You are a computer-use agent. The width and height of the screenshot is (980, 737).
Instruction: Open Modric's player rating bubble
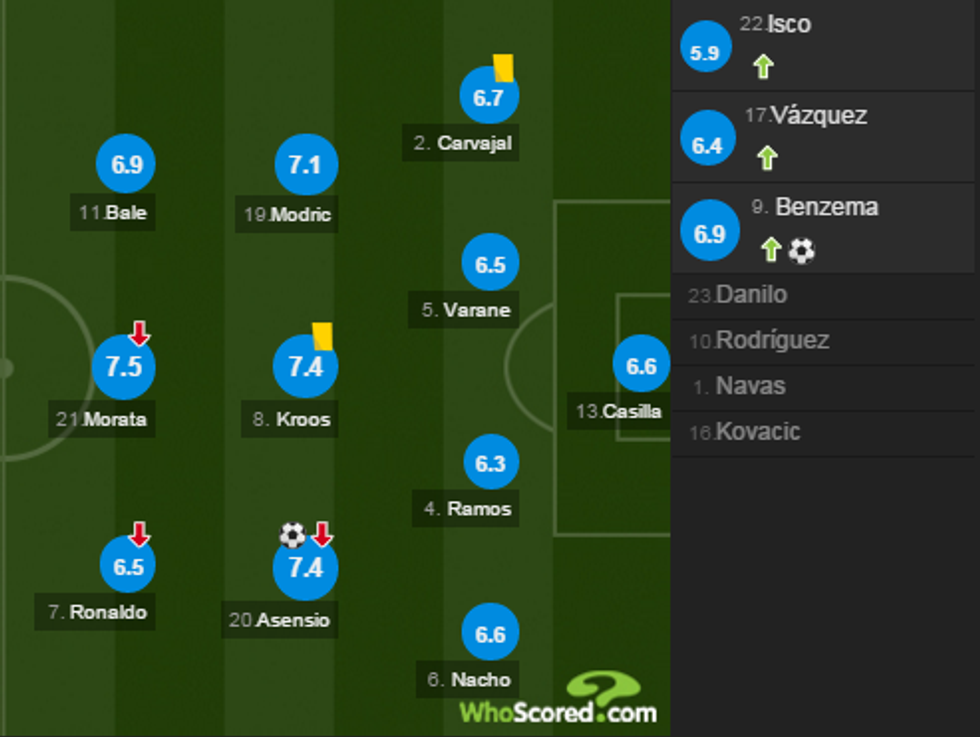coord(305,165)
